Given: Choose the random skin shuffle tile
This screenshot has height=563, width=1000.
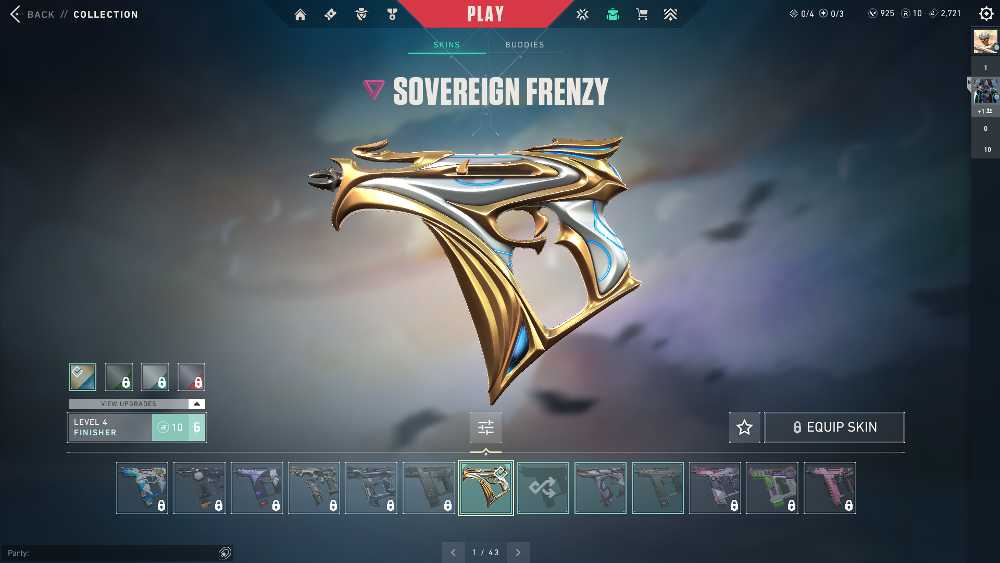Looking at the screenshot, I should tap(543, 488).
